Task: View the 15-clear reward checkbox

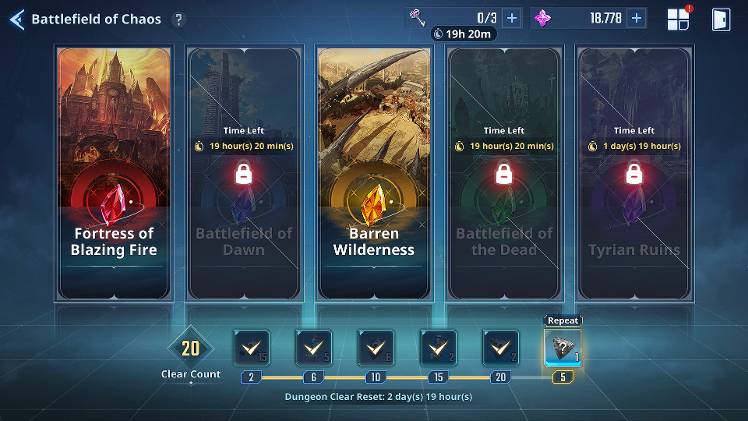Action: (x=438, y=347)
